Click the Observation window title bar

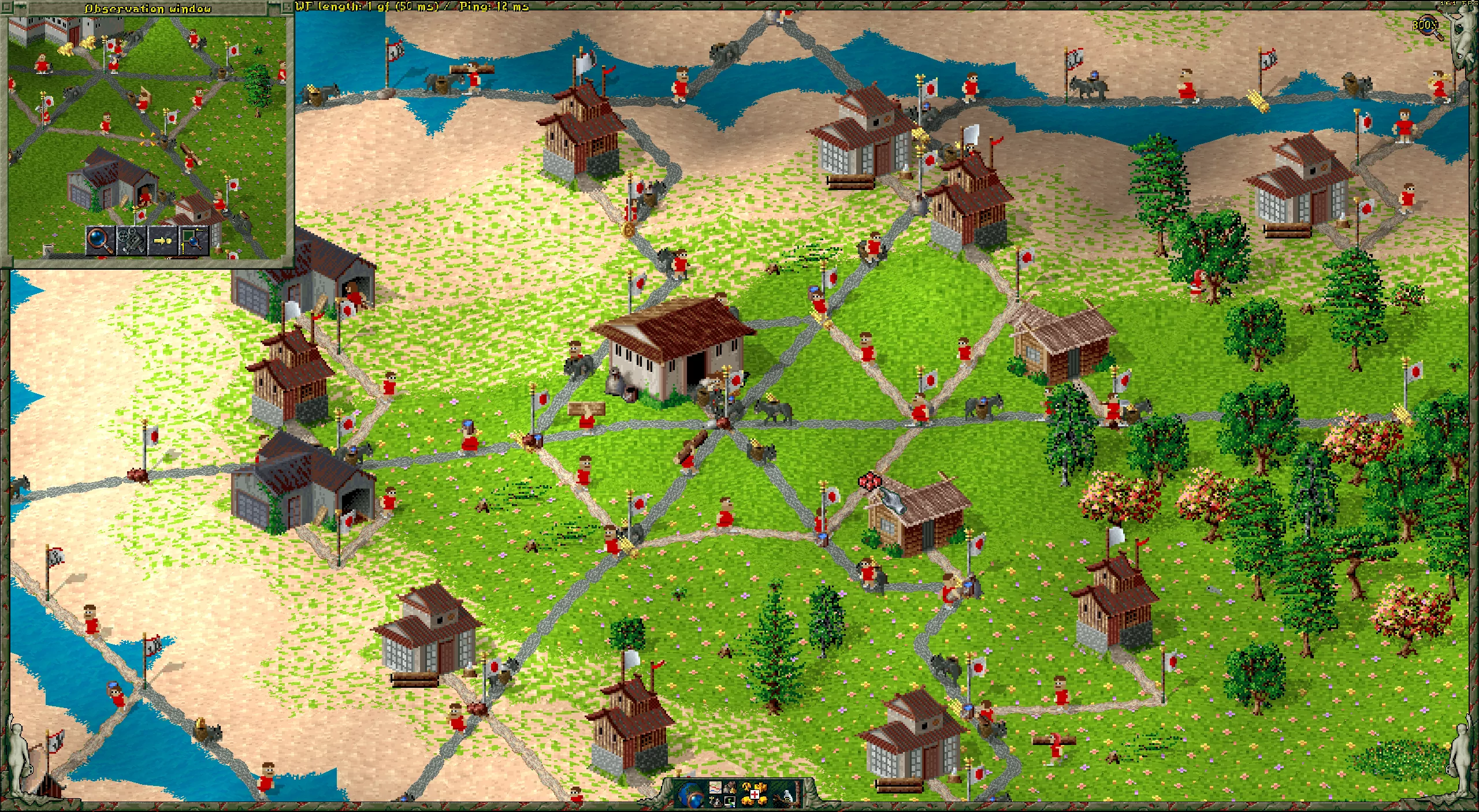point(147,8)
